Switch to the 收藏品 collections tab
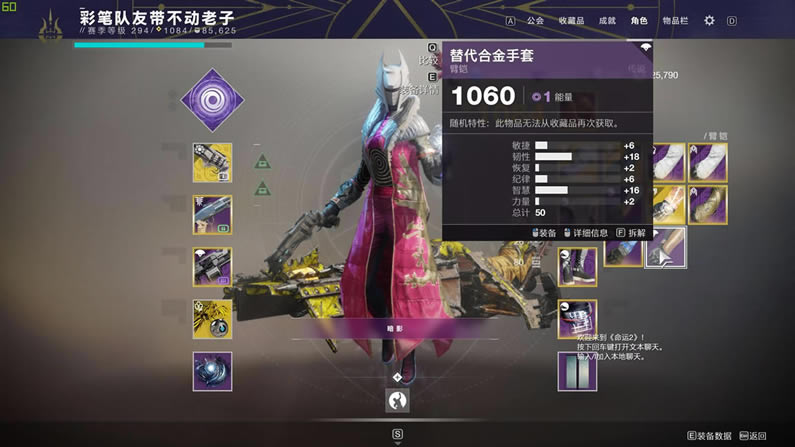The width and height of the screenshot is (795, 447). 571,20
